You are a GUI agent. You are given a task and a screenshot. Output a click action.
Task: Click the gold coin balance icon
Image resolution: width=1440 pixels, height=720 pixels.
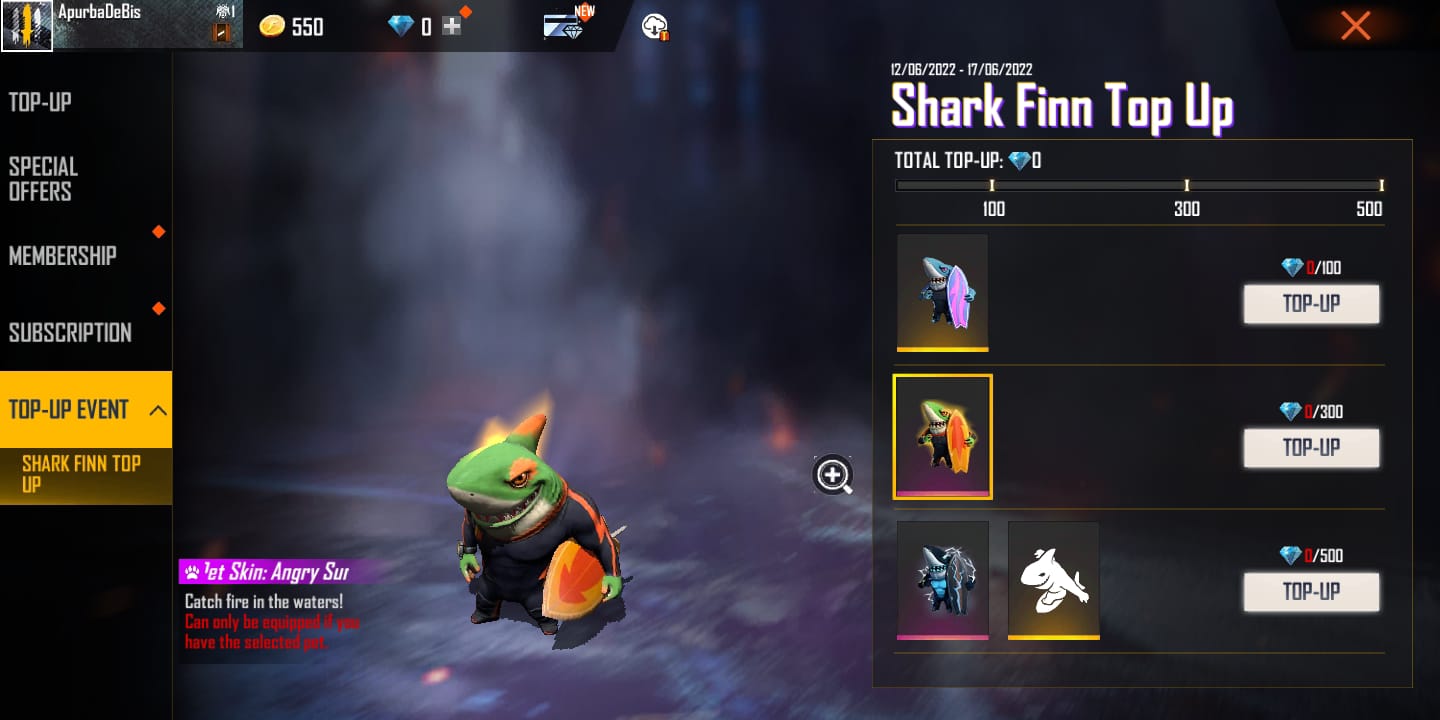coord(272,27)
